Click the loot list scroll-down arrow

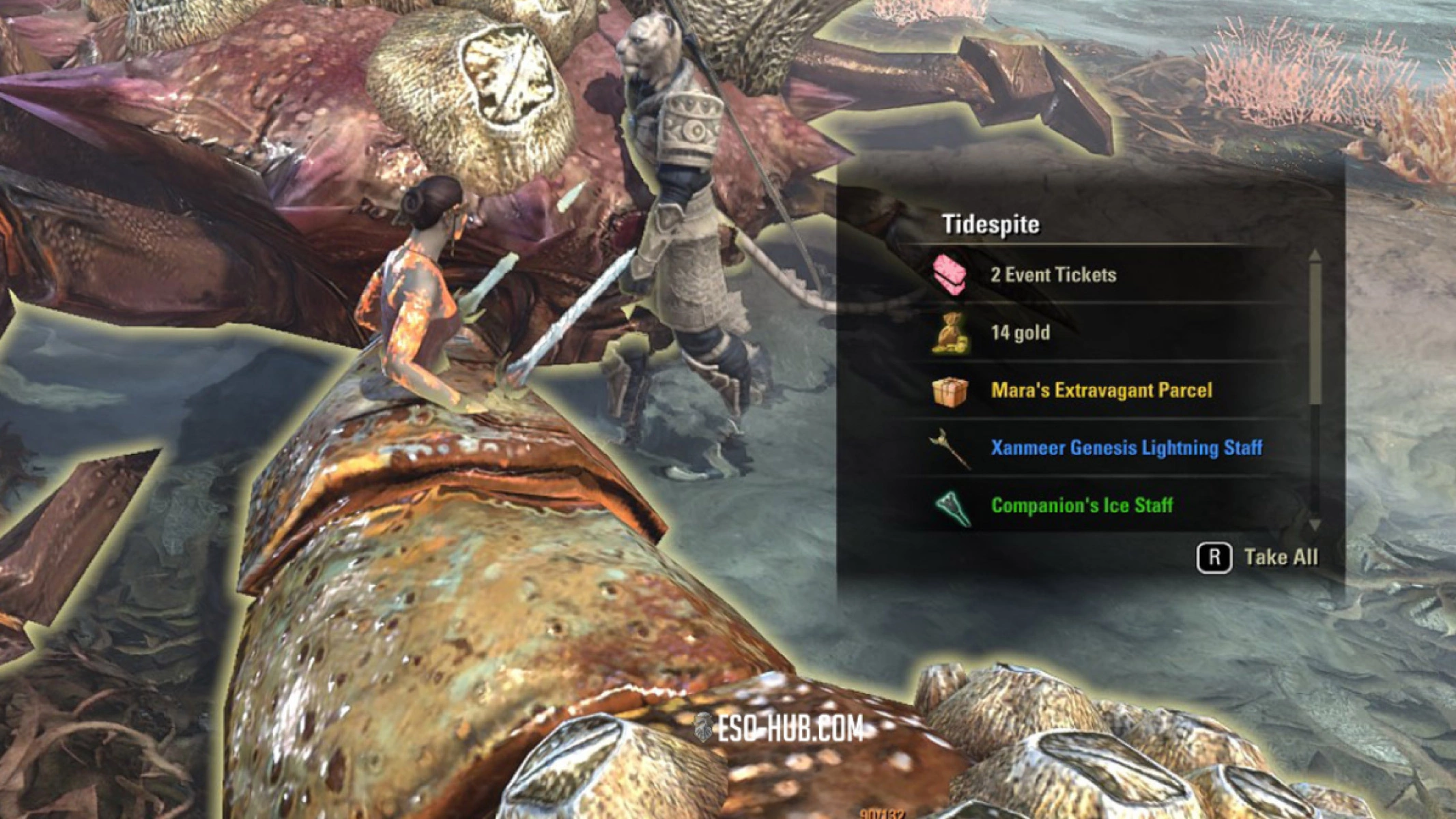(x=1315, y=525)
